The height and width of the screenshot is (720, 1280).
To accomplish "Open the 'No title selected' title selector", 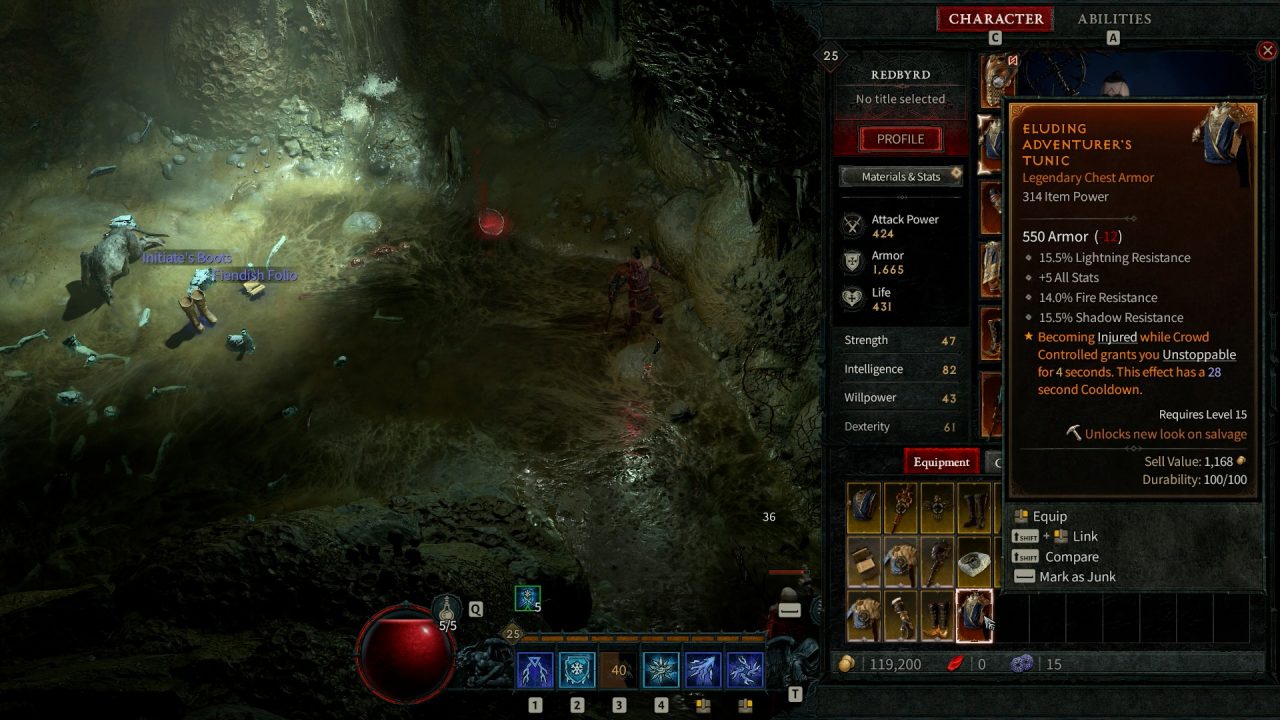I will [900, 99].
